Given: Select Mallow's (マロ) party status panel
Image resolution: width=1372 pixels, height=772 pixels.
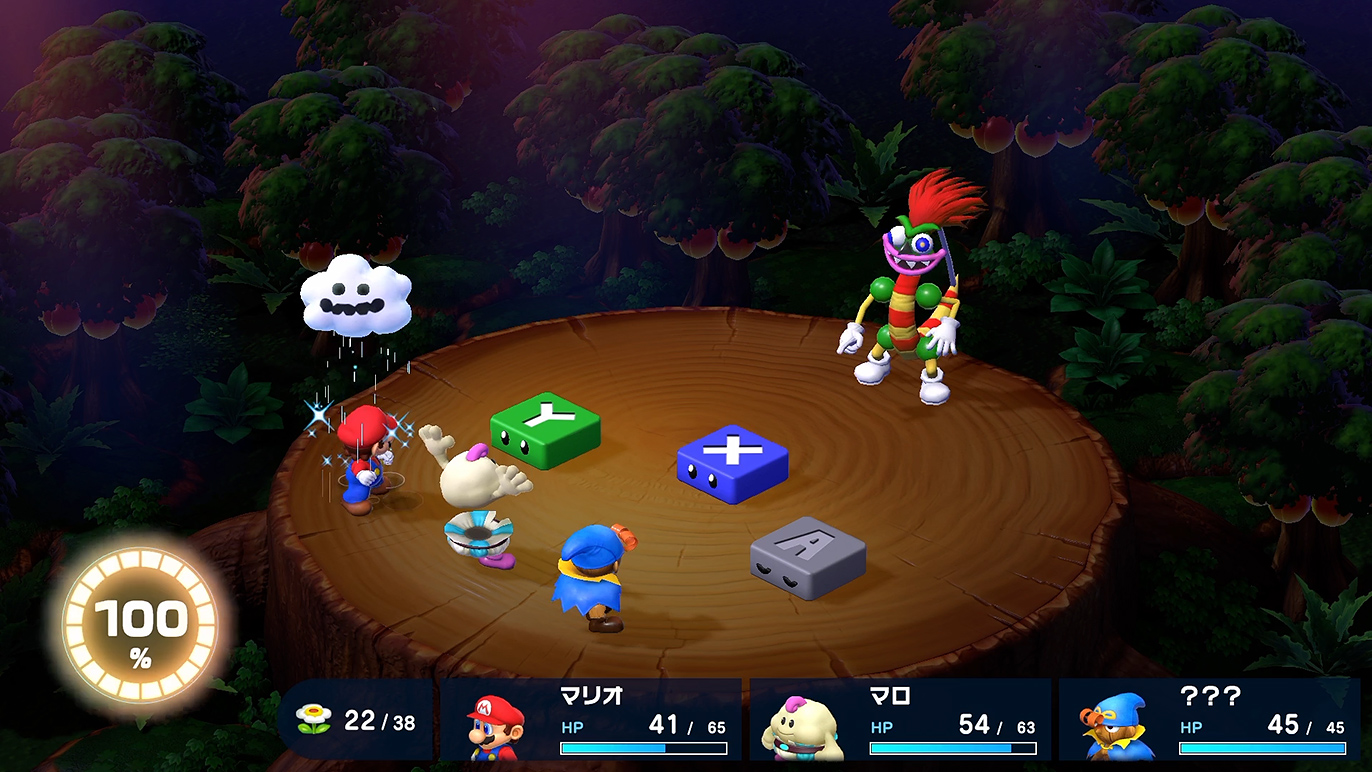Looking at the screenshot, I should tap(900, 720).
